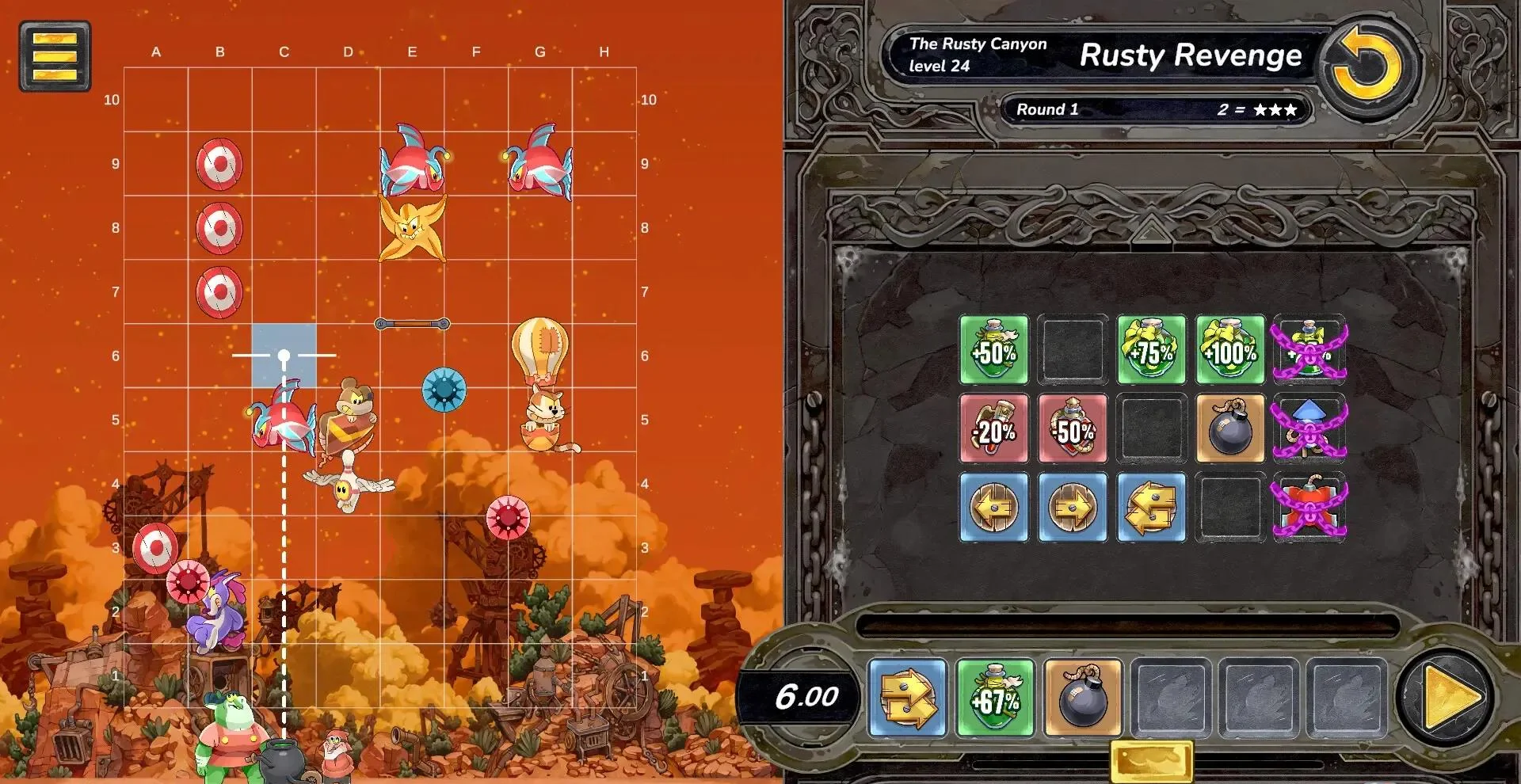Click the chained blue rocket tile
The image size is (1521, 784).
[1309, 428]
